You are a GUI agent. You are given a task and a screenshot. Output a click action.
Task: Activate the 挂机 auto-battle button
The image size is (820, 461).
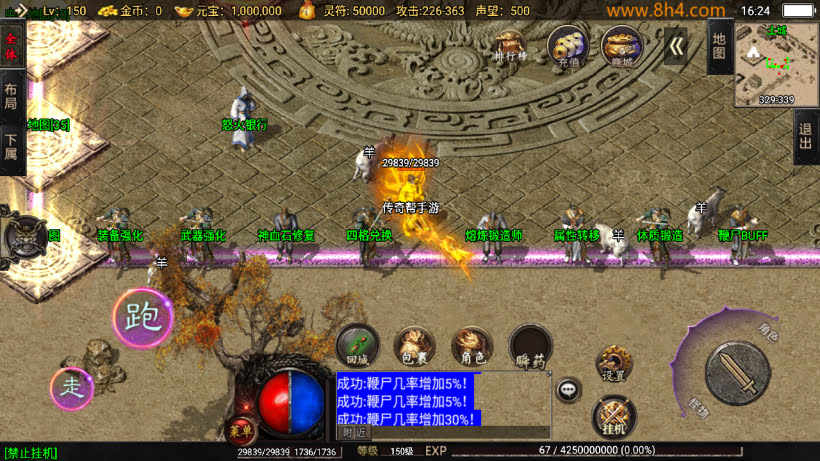(x=613, y=416)
